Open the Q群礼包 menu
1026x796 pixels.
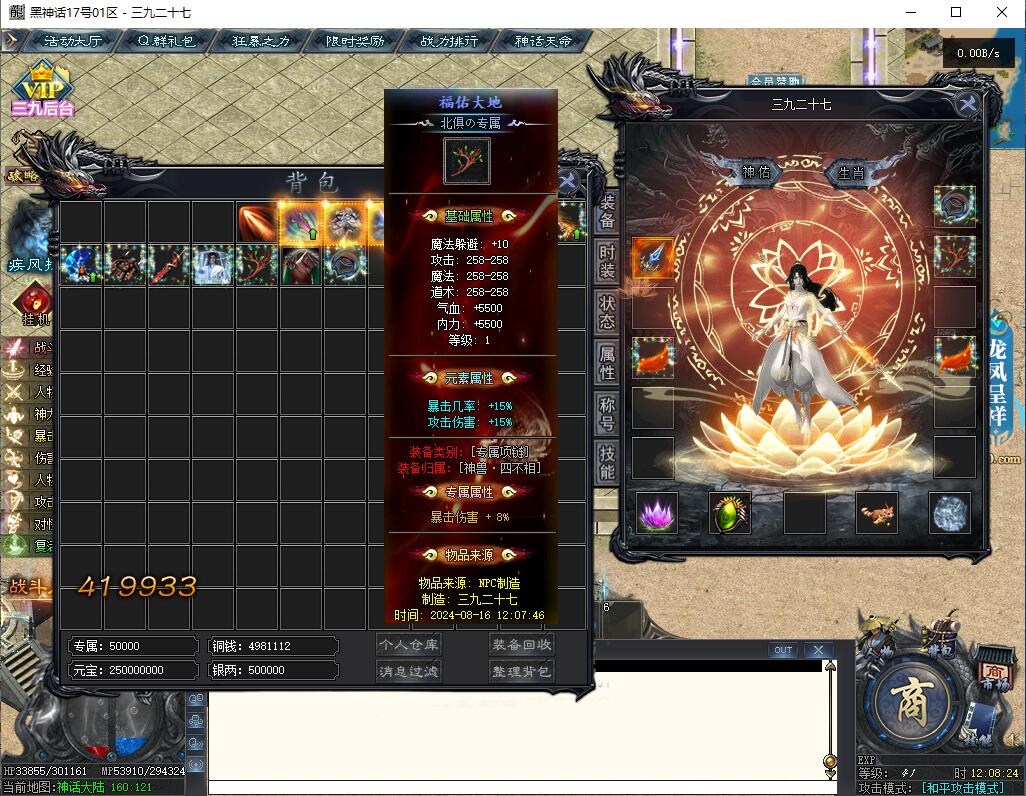point(165,41)
